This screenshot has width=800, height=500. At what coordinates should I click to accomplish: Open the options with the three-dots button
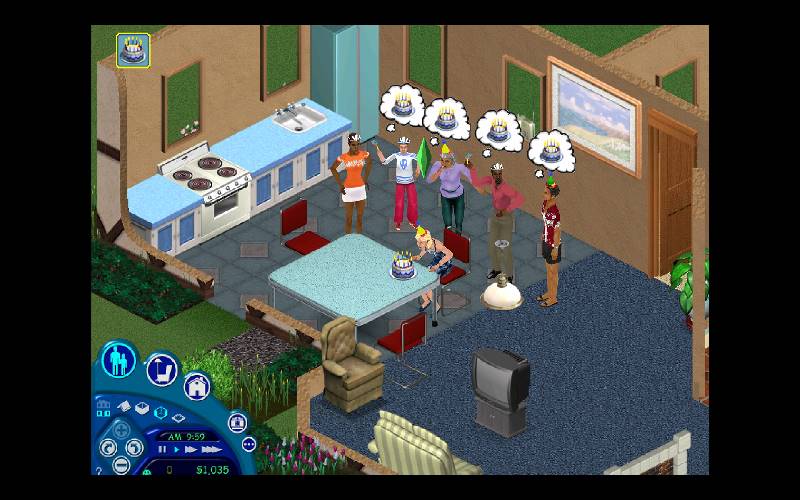coord(249,444)
